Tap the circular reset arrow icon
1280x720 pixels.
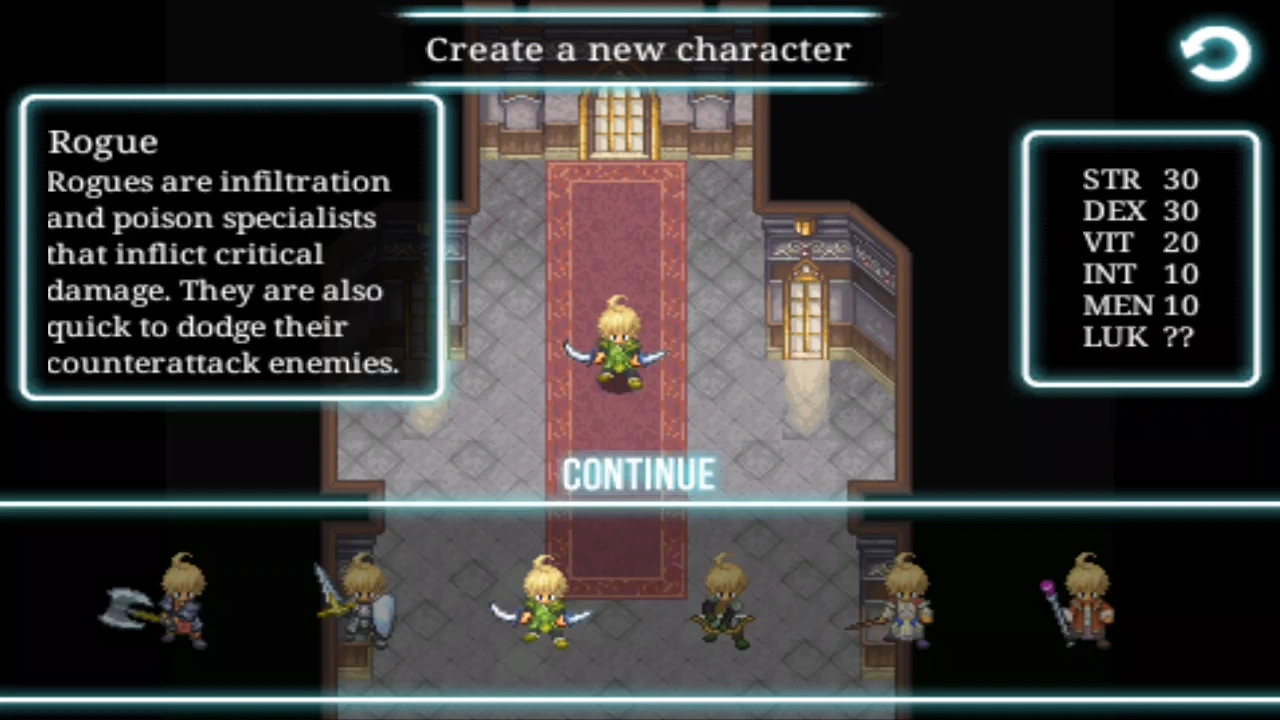point(1214,52)
